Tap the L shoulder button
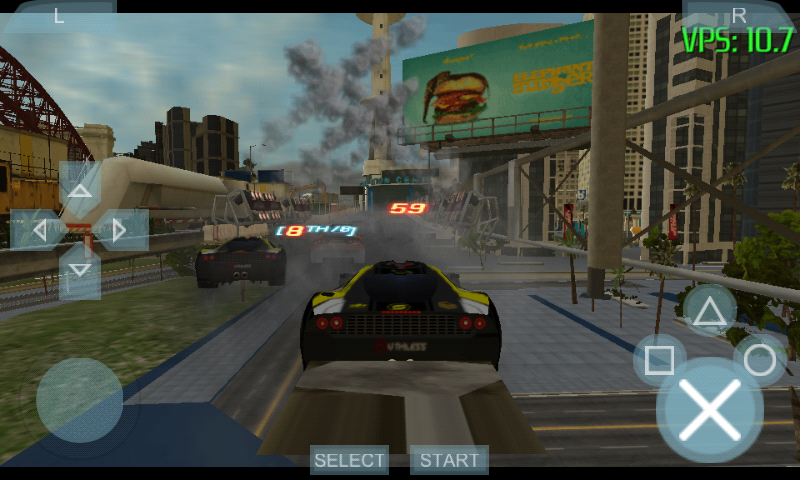The width and height of the screenshot is (800, 480). click(59, 15)
